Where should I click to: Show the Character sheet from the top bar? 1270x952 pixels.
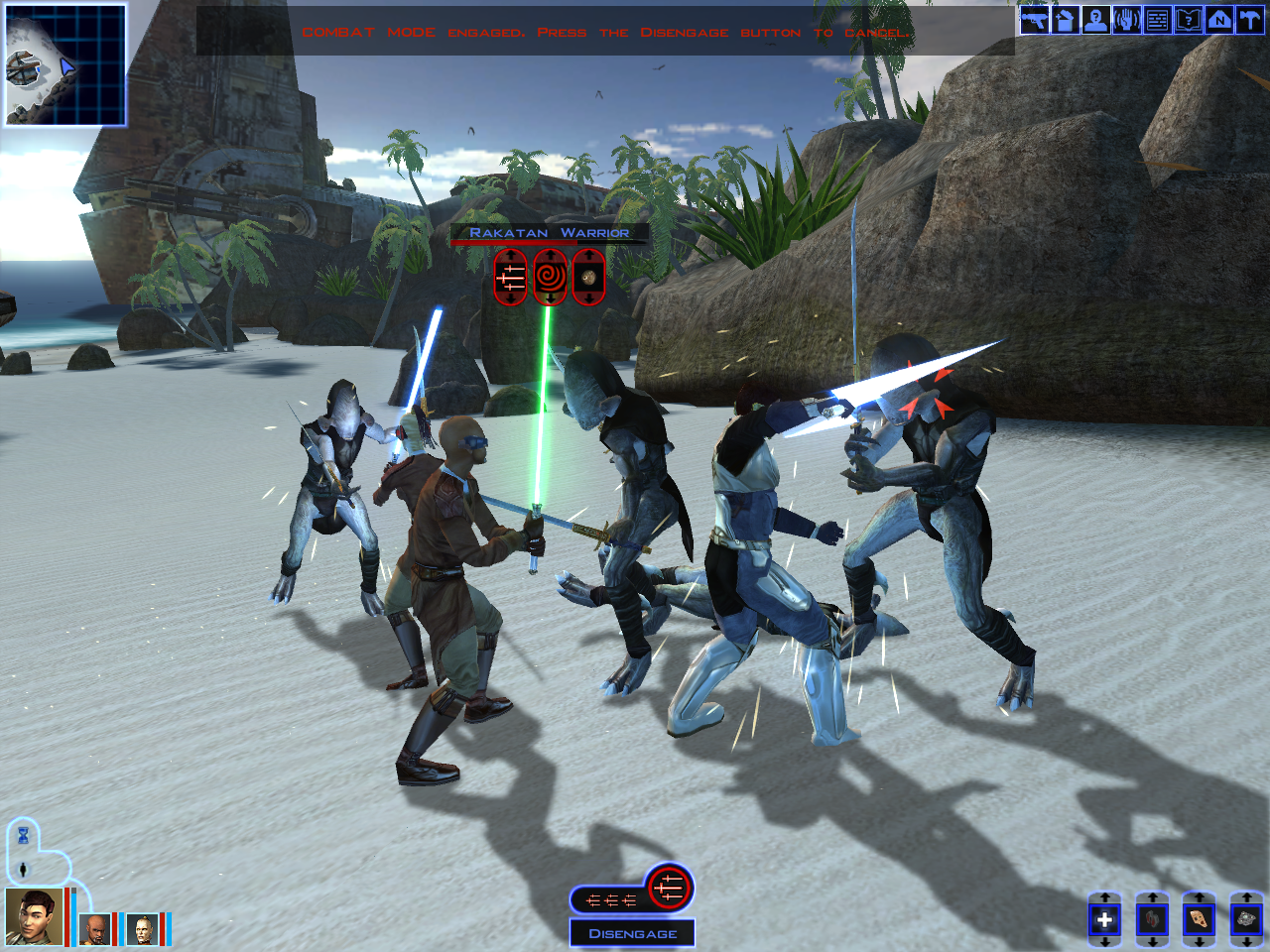click(x=1095, y=20)
